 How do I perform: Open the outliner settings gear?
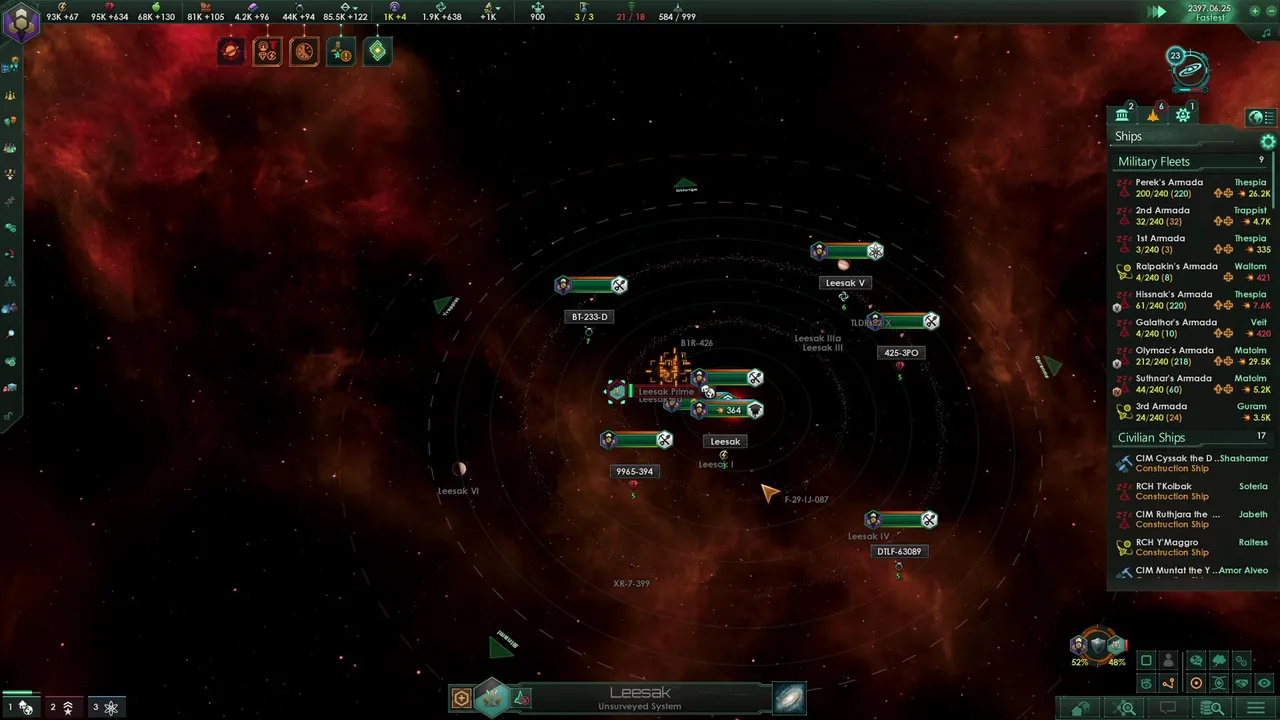pos(1268,142)
